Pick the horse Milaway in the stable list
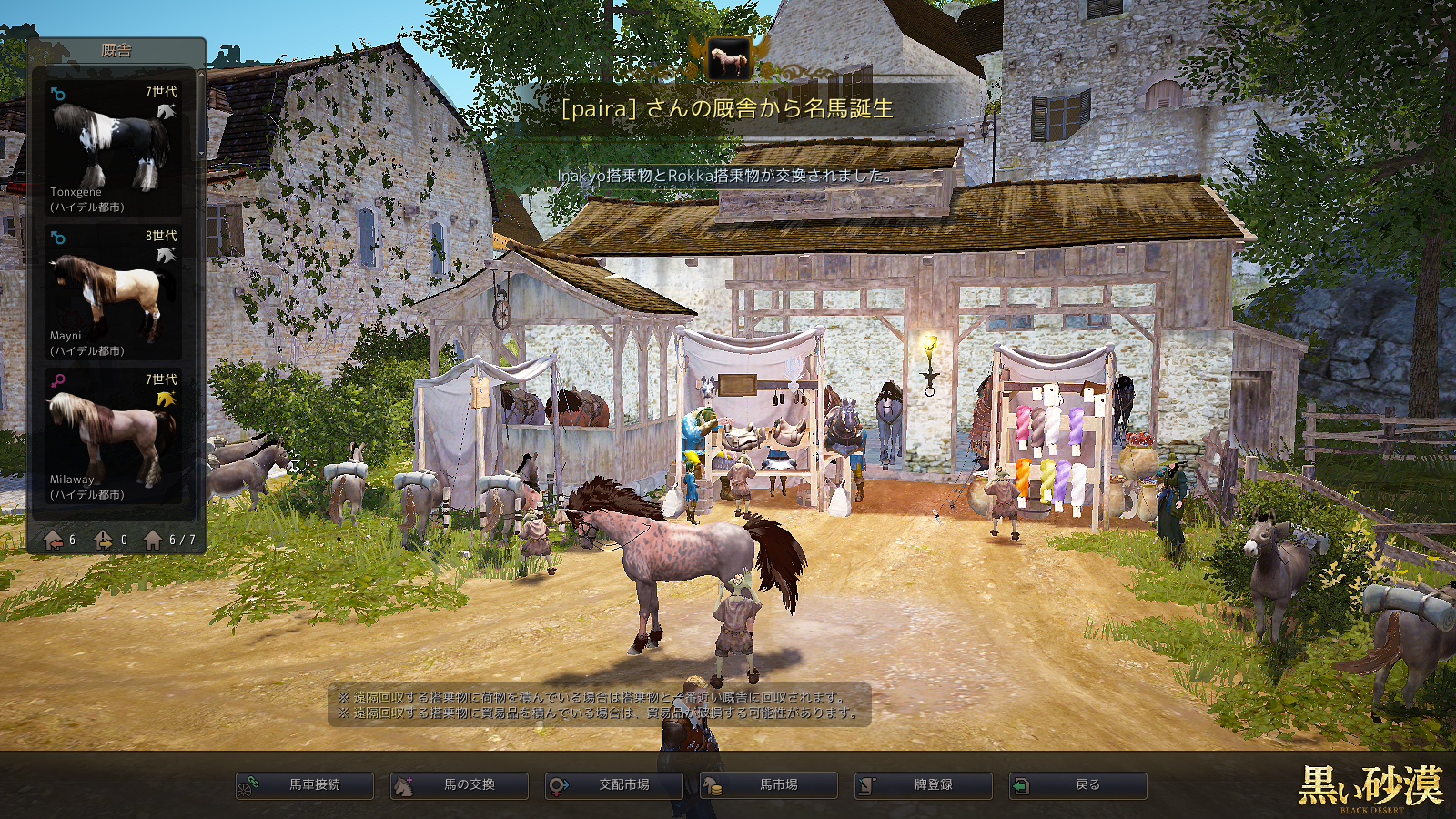The height and width of the screenshot is (819, 1456). pyautogui.click(x=114, y=437)
